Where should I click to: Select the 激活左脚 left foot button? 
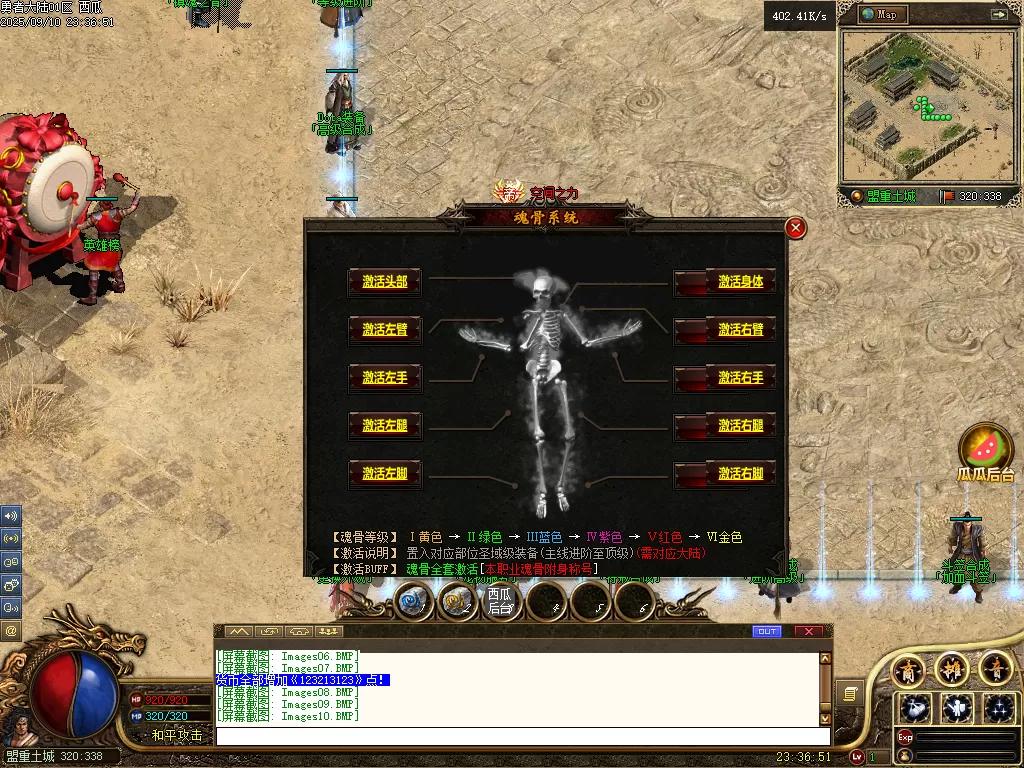pyautogui.click(x=384, y=474)
